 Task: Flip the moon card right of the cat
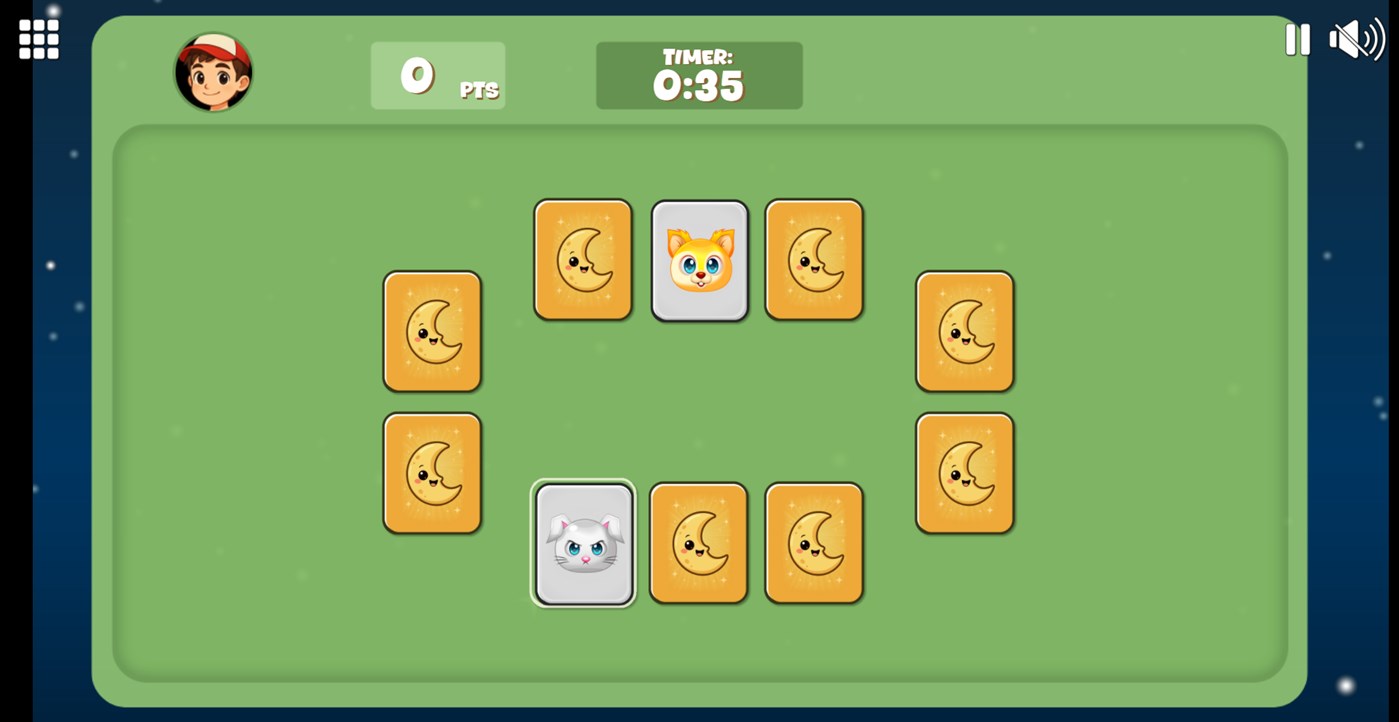click(x=813, y=260)
